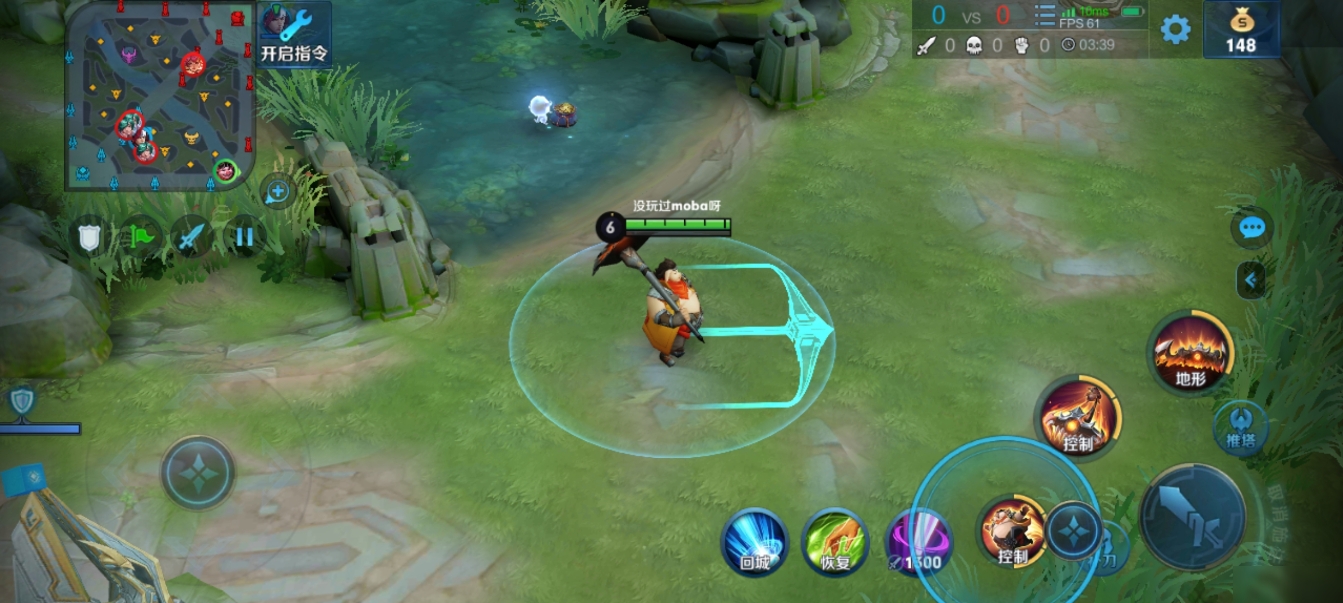Screen dimensions: 1343x603
Task: Send the white shield defend signal
Action: (91, 237)
